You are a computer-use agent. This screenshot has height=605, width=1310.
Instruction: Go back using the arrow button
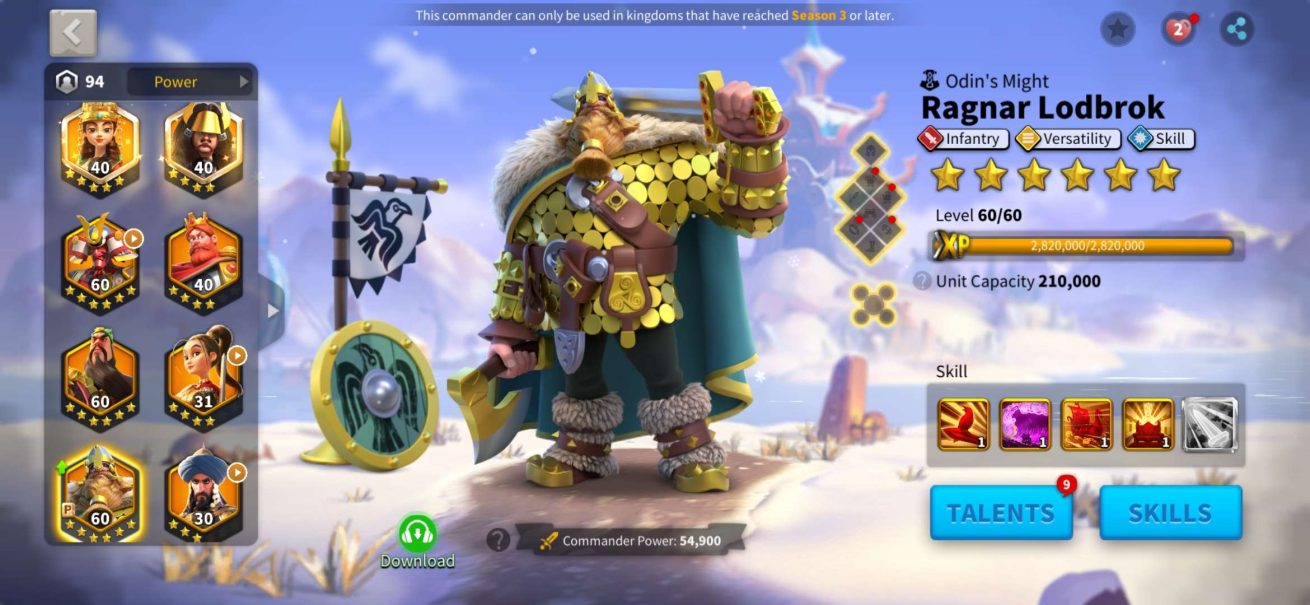(73, 33)
